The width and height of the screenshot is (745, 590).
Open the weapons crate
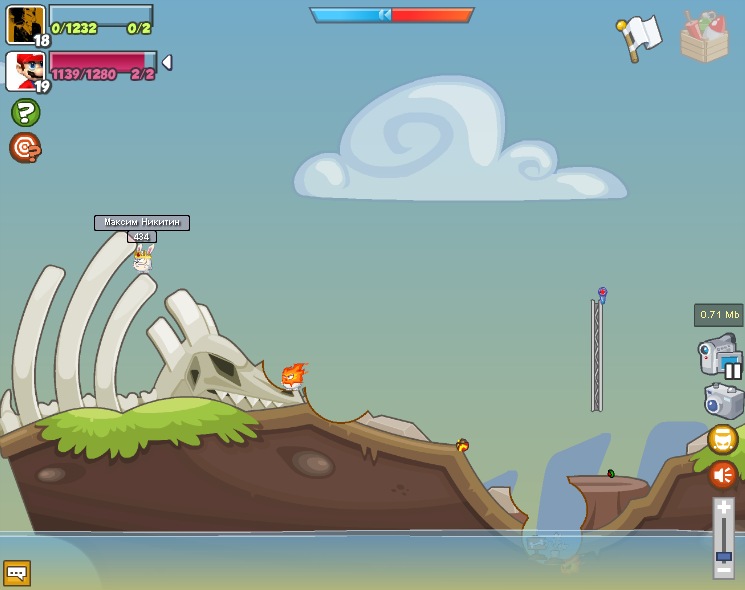[704, 37]
